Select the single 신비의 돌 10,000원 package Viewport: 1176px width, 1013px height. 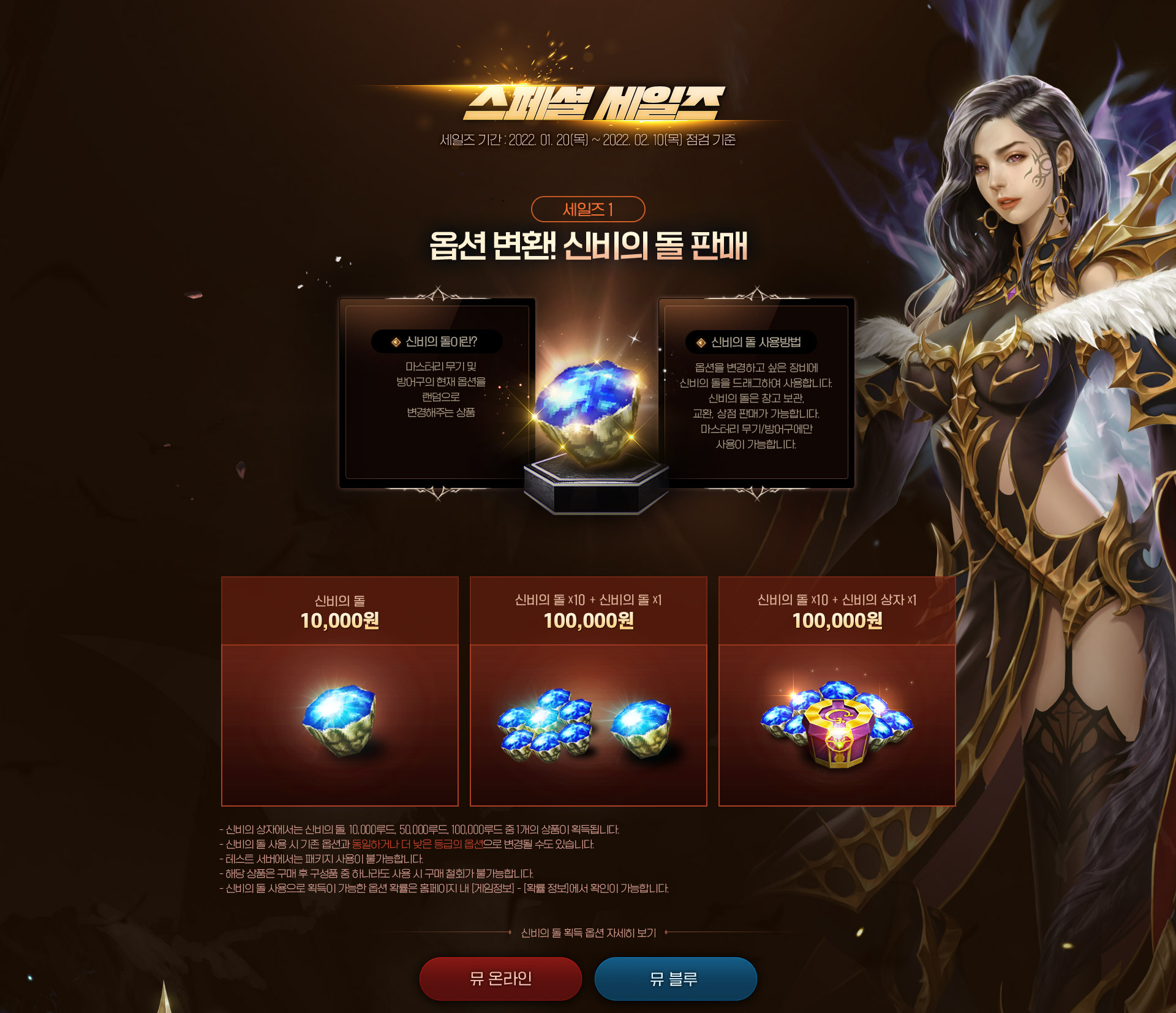340,691
